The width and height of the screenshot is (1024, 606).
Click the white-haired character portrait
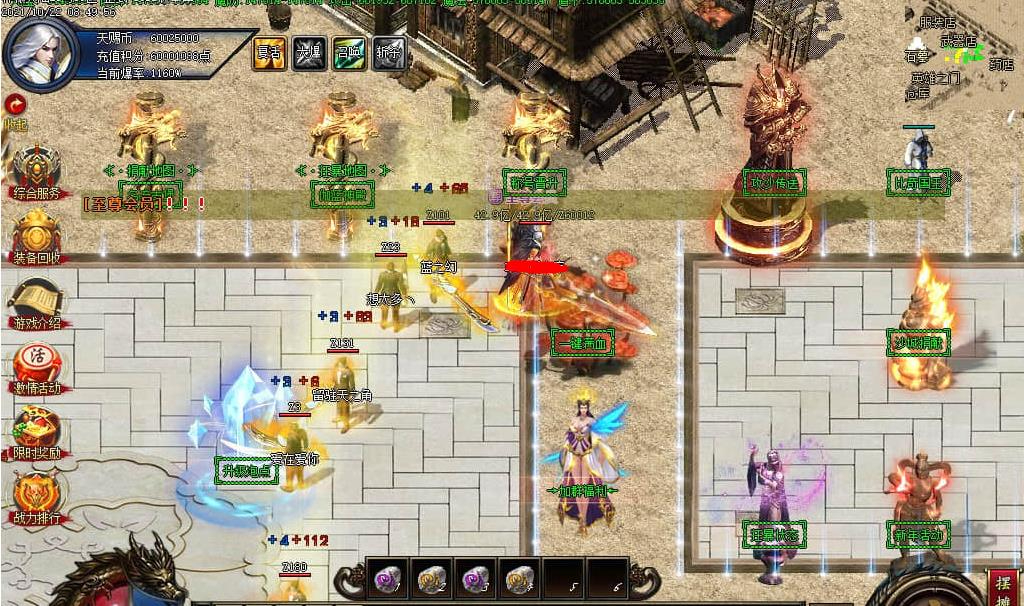click(x=41, y=55)
